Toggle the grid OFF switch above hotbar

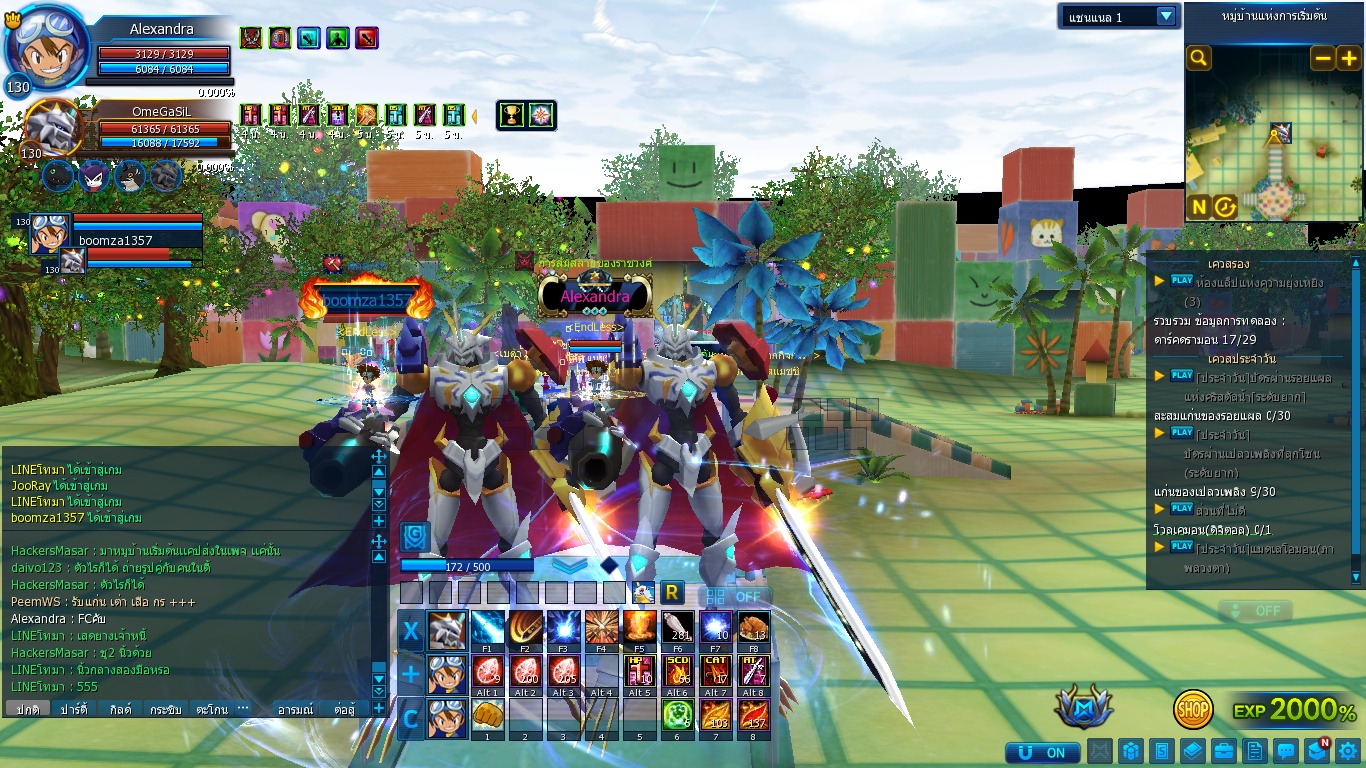click(x=735, y=596)
